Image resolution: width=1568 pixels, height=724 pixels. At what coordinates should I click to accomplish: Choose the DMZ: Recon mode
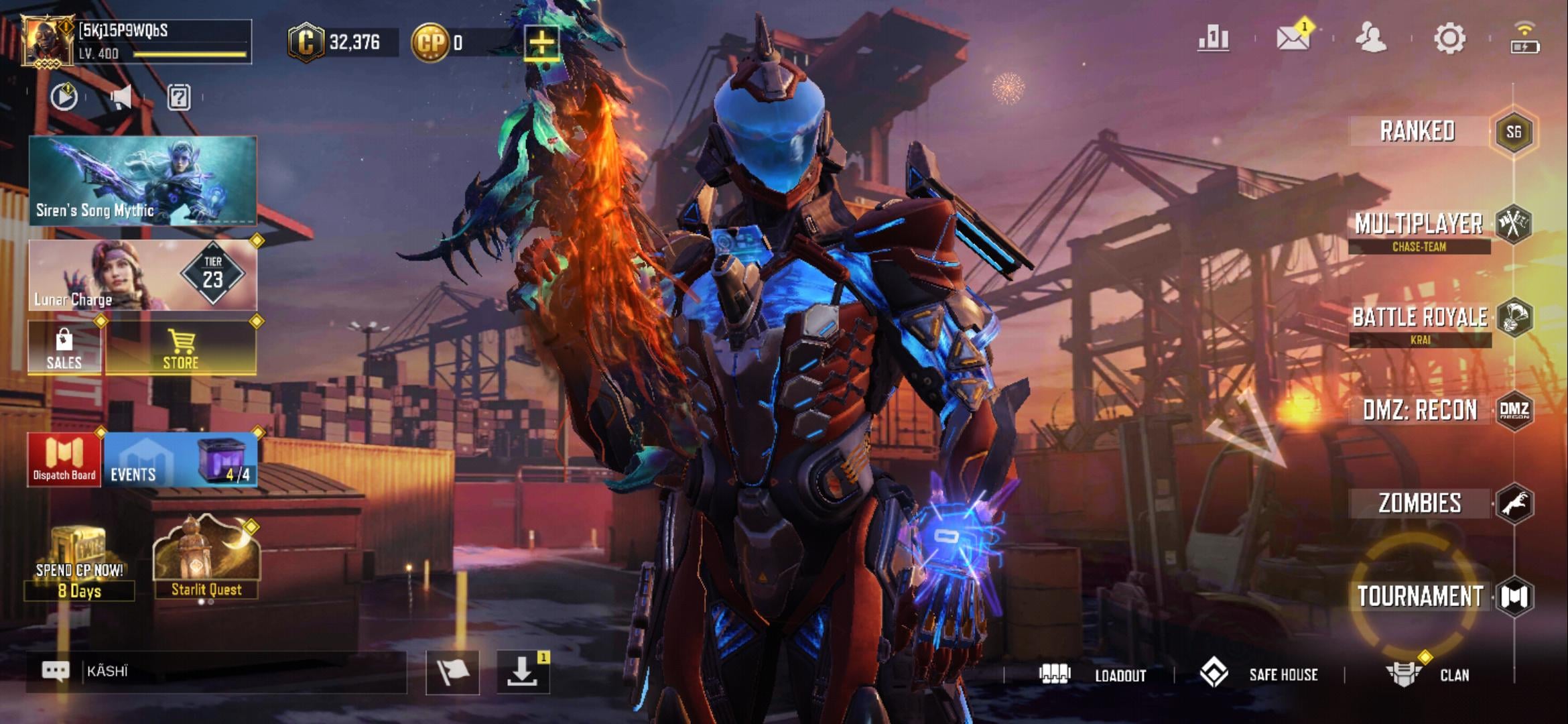click(1420, 410)
